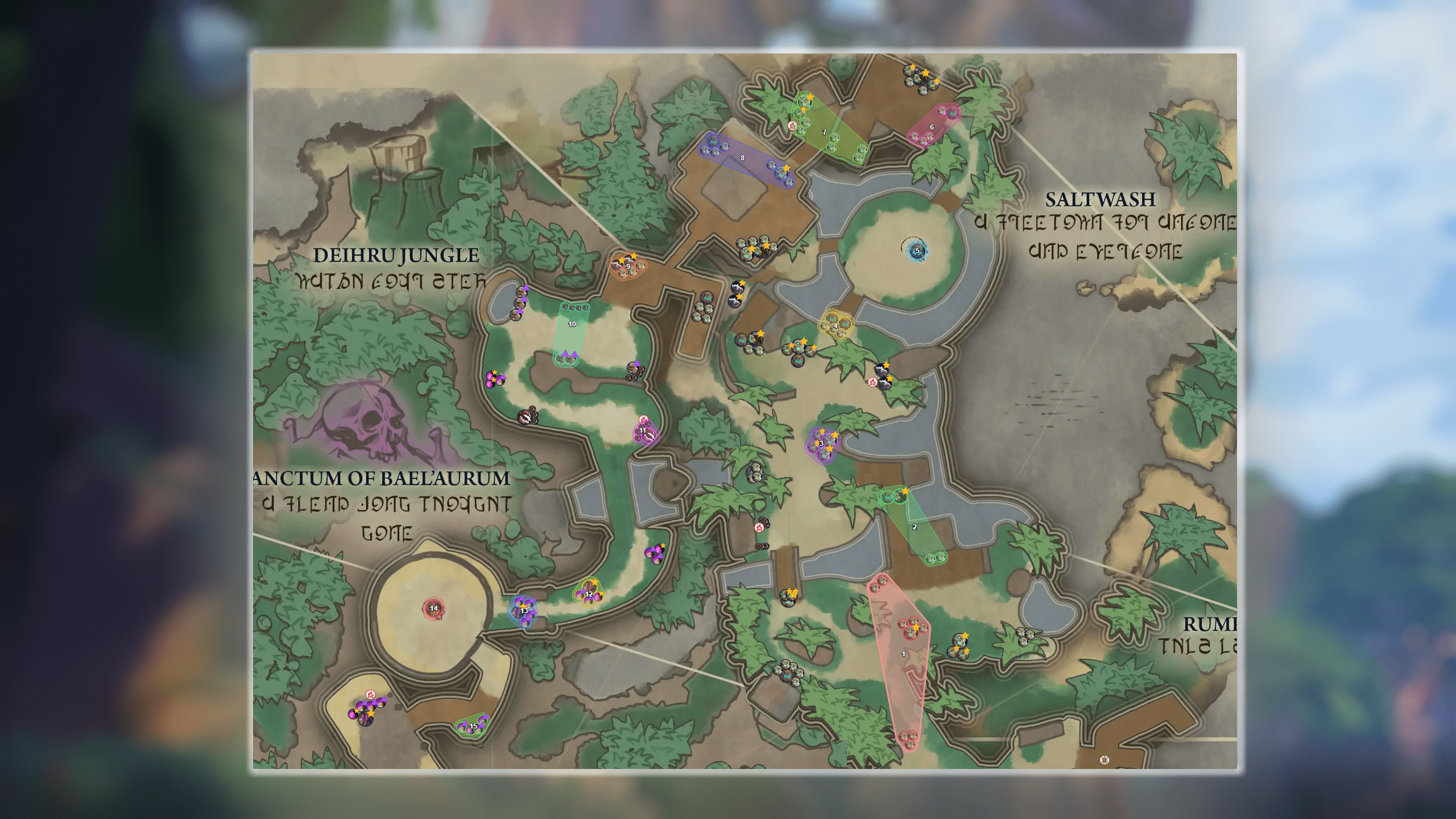This screenshot has height=819, width=1456.
Task: Select the pull 8 marker label
Action: 742,158
